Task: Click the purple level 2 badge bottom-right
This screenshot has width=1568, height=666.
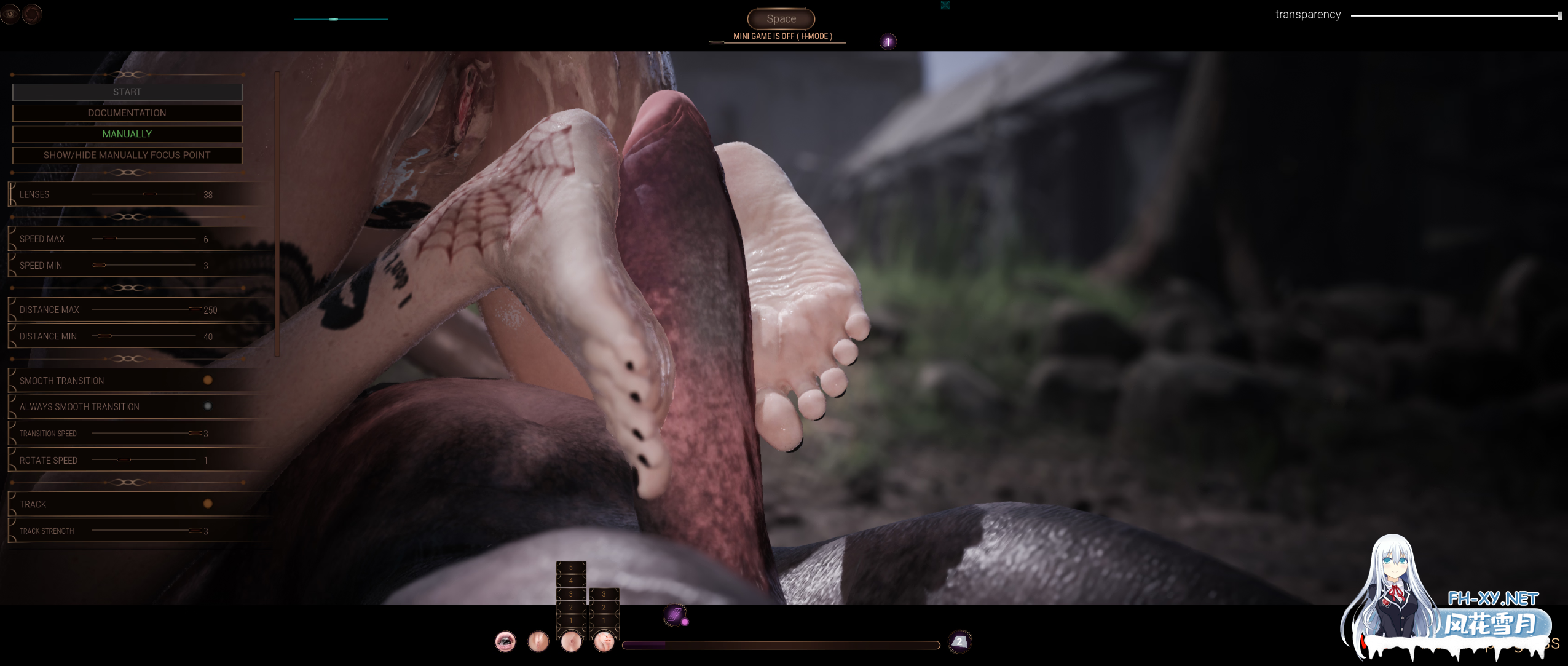Action: click(959, 641)
